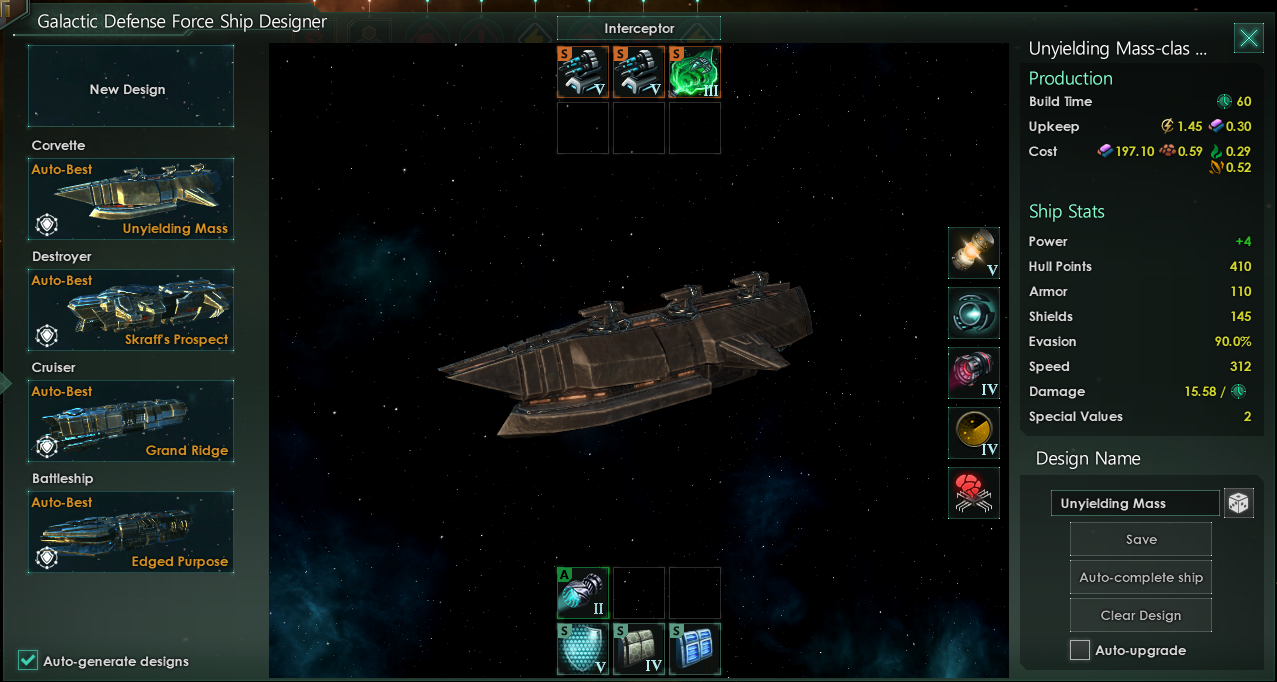Randomize the design name with the dice
The image size is (1277, 682).
coord(1239,503)
